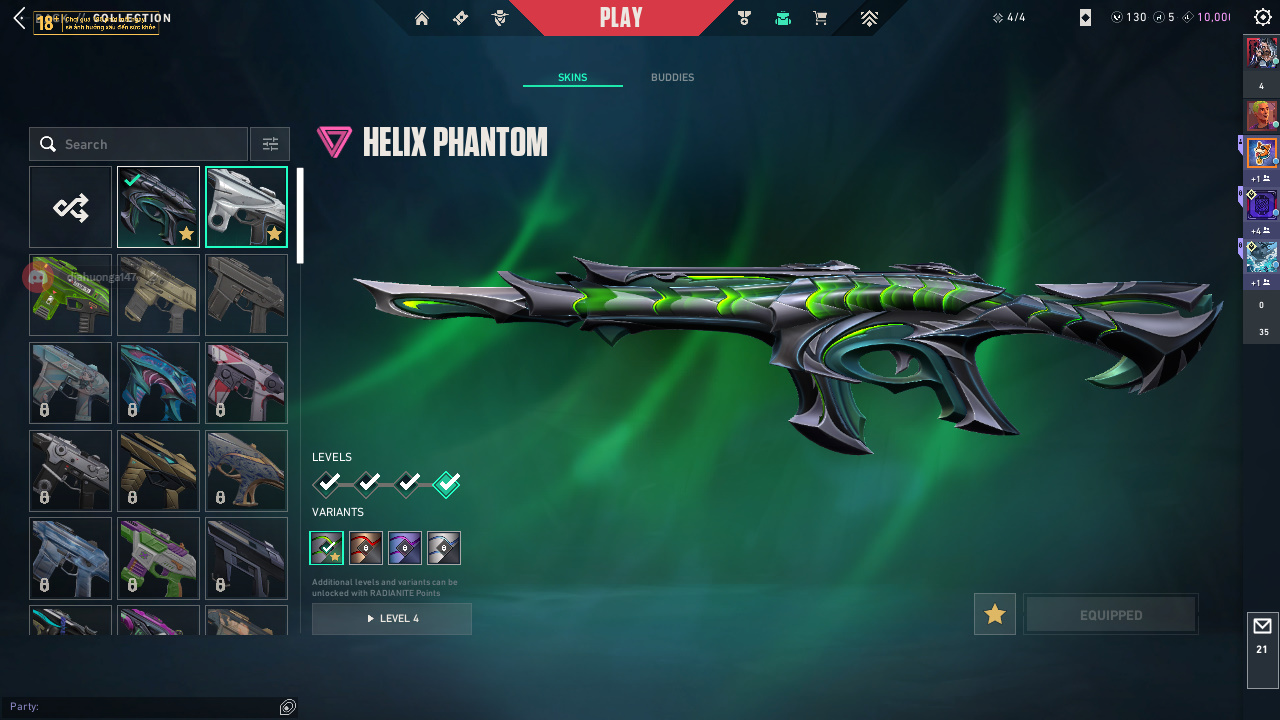This screenshot has height=720, width=1280.
Task: Select the white Phantom skin thumbnail
Action: pos(246,207)
